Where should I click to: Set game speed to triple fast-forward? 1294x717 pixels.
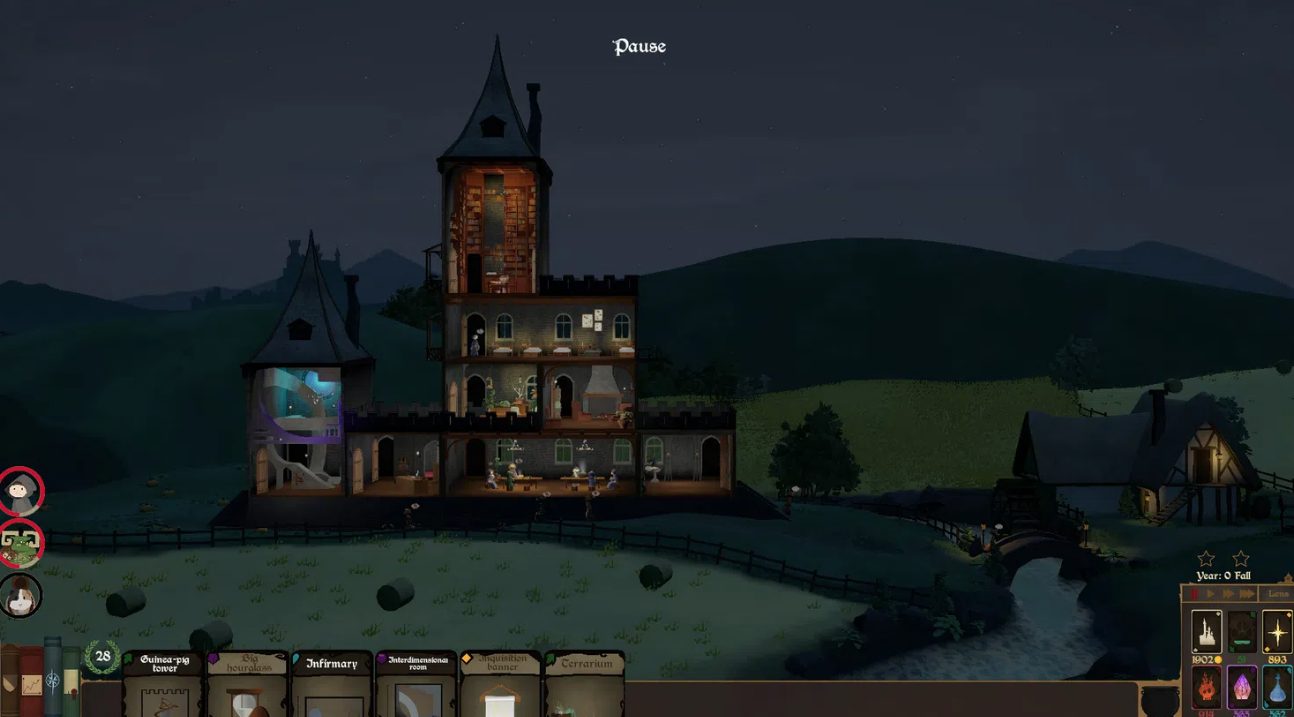[1246, 594]
